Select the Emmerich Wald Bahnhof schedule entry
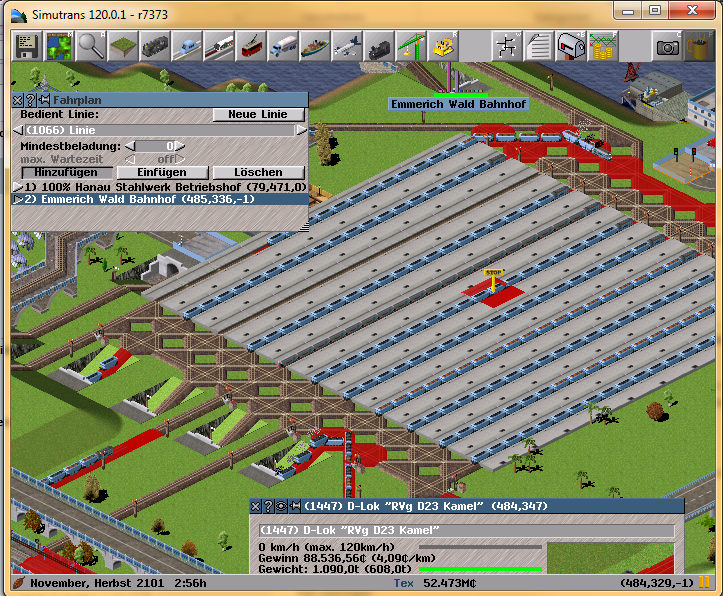The image size is (723, 596). [148, 200]
